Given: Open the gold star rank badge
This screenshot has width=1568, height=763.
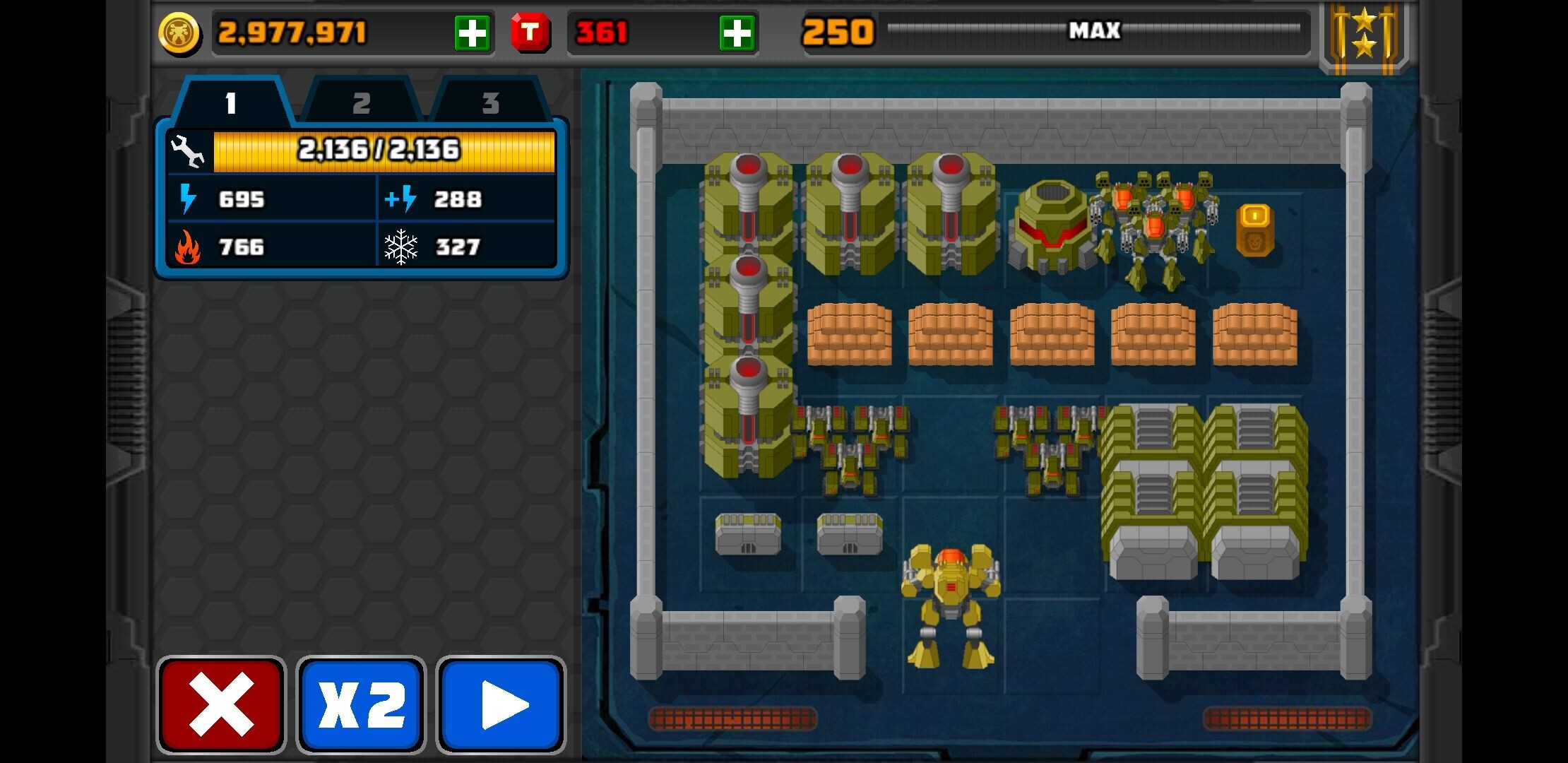Looking at the screenshot, I should click(x=1364, y=35).
